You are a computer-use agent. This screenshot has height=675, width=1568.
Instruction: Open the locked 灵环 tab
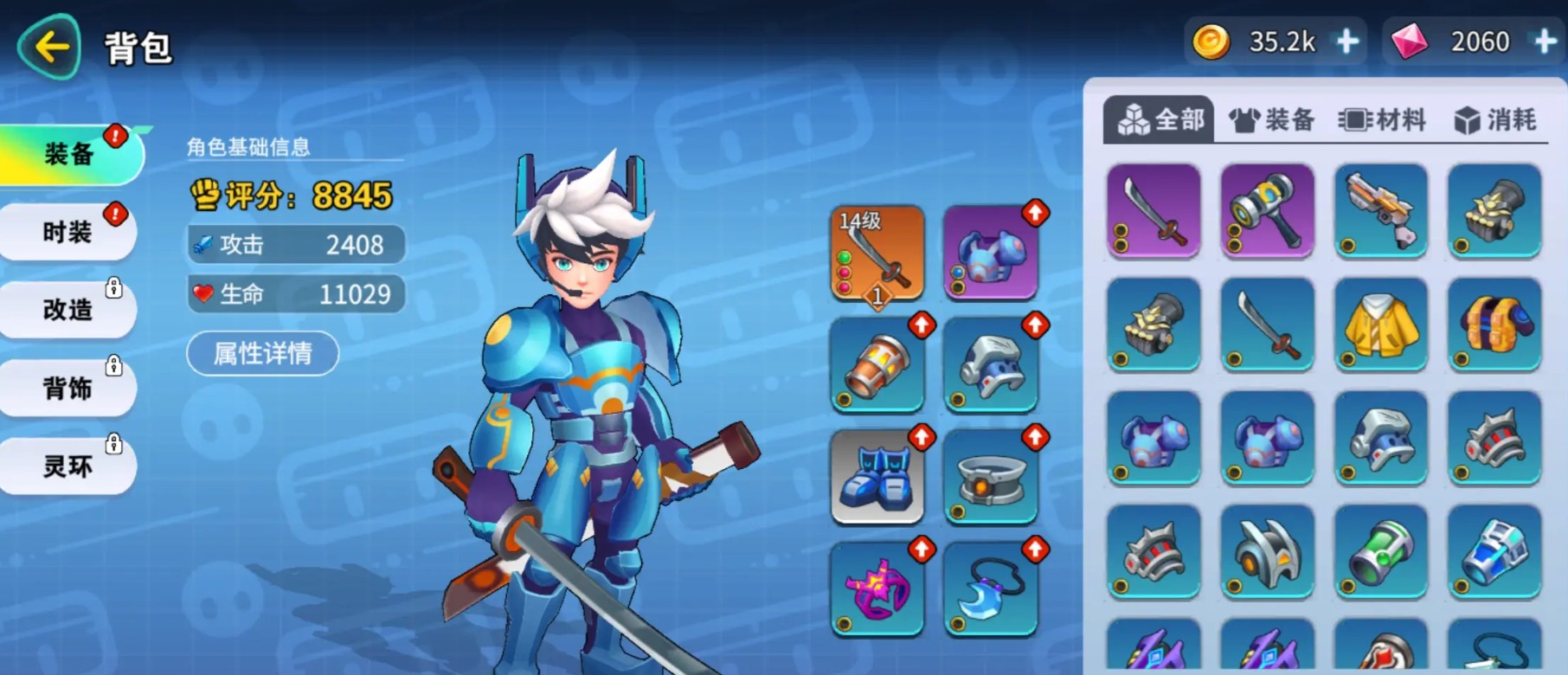click(67, 466)
